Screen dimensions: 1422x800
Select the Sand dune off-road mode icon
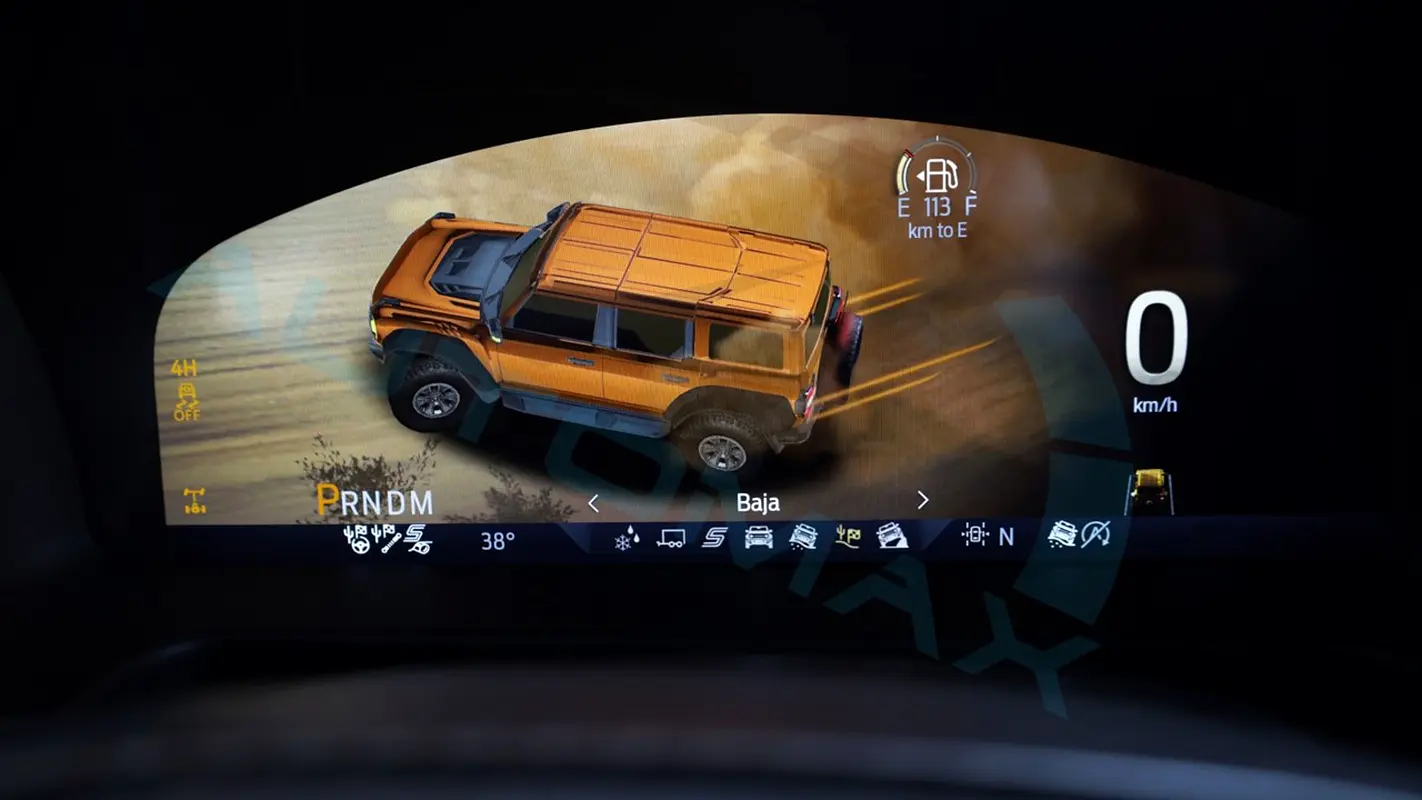point(803,537)
